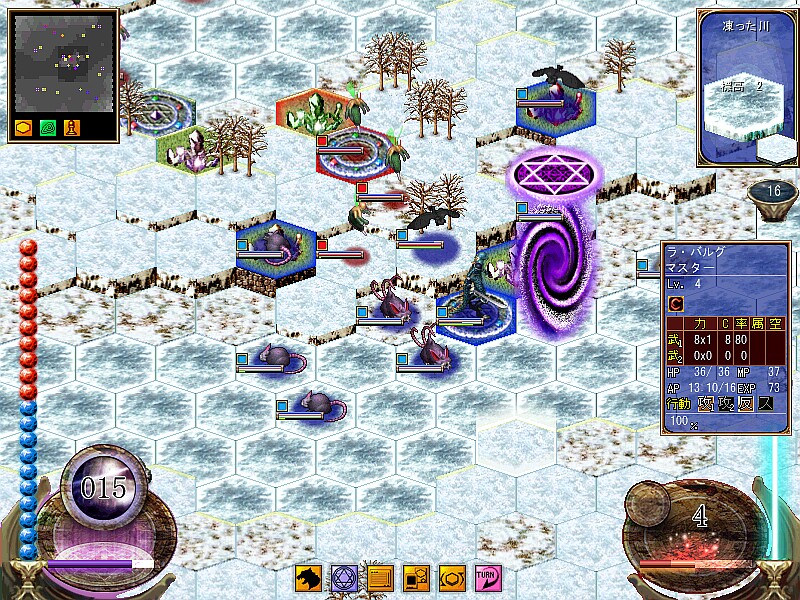
Task: Select the window-and-hexagon toolbar icon
Action: [x=416, y=578]
